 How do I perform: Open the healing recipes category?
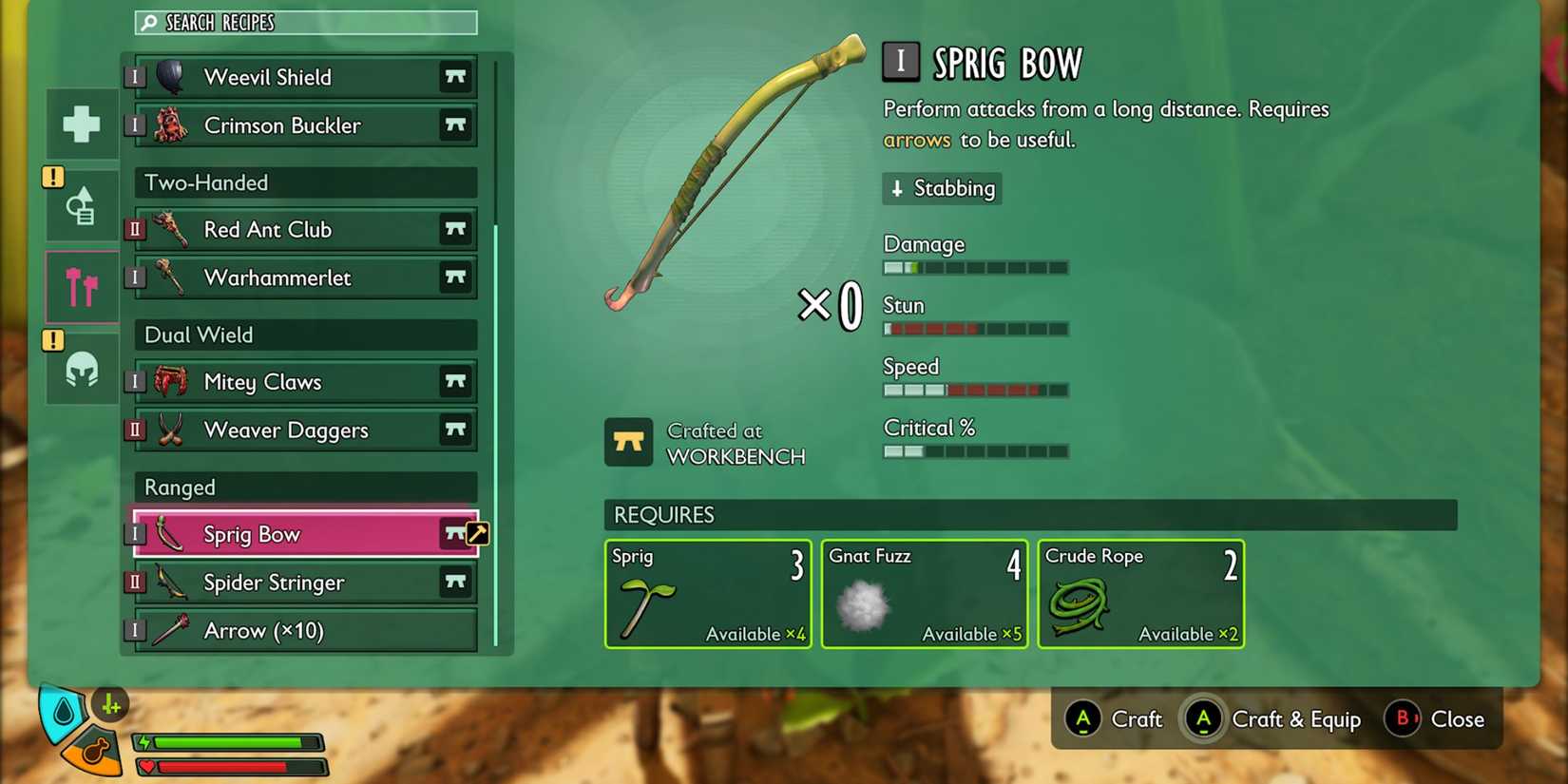point(81,124)
